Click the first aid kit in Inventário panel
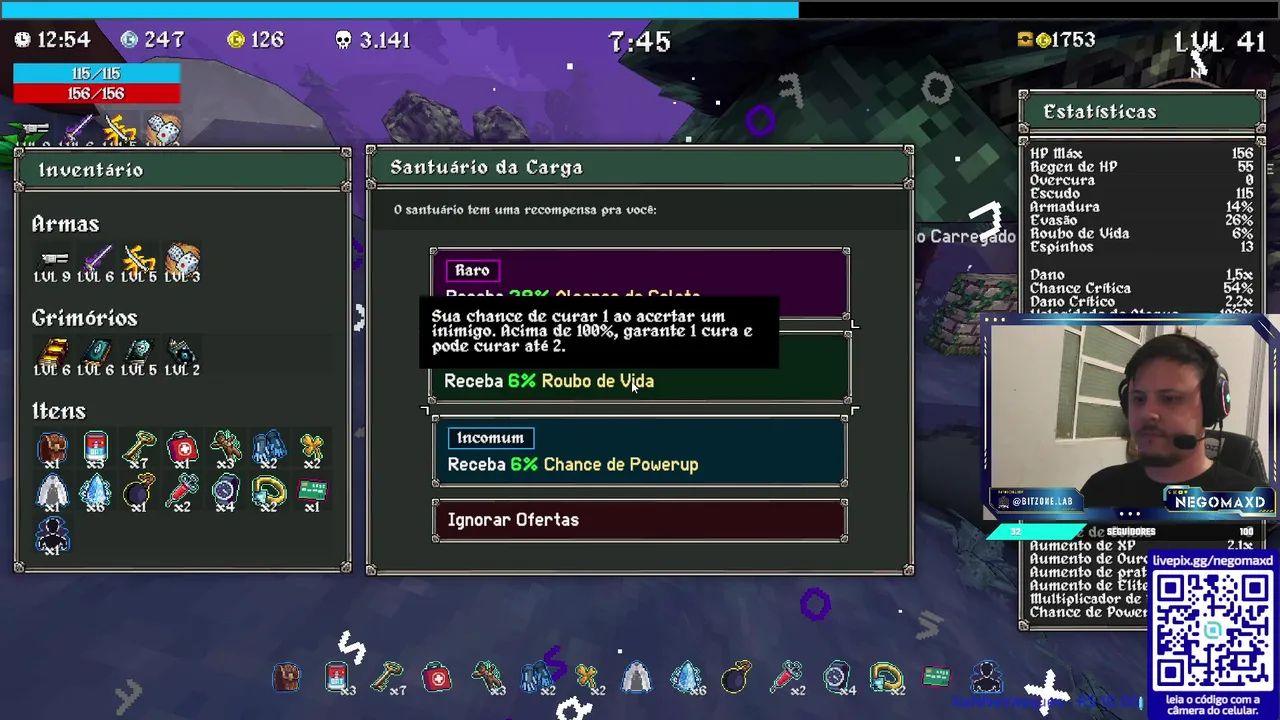This screenshot has height=720, width=1280. click(182, 448)
